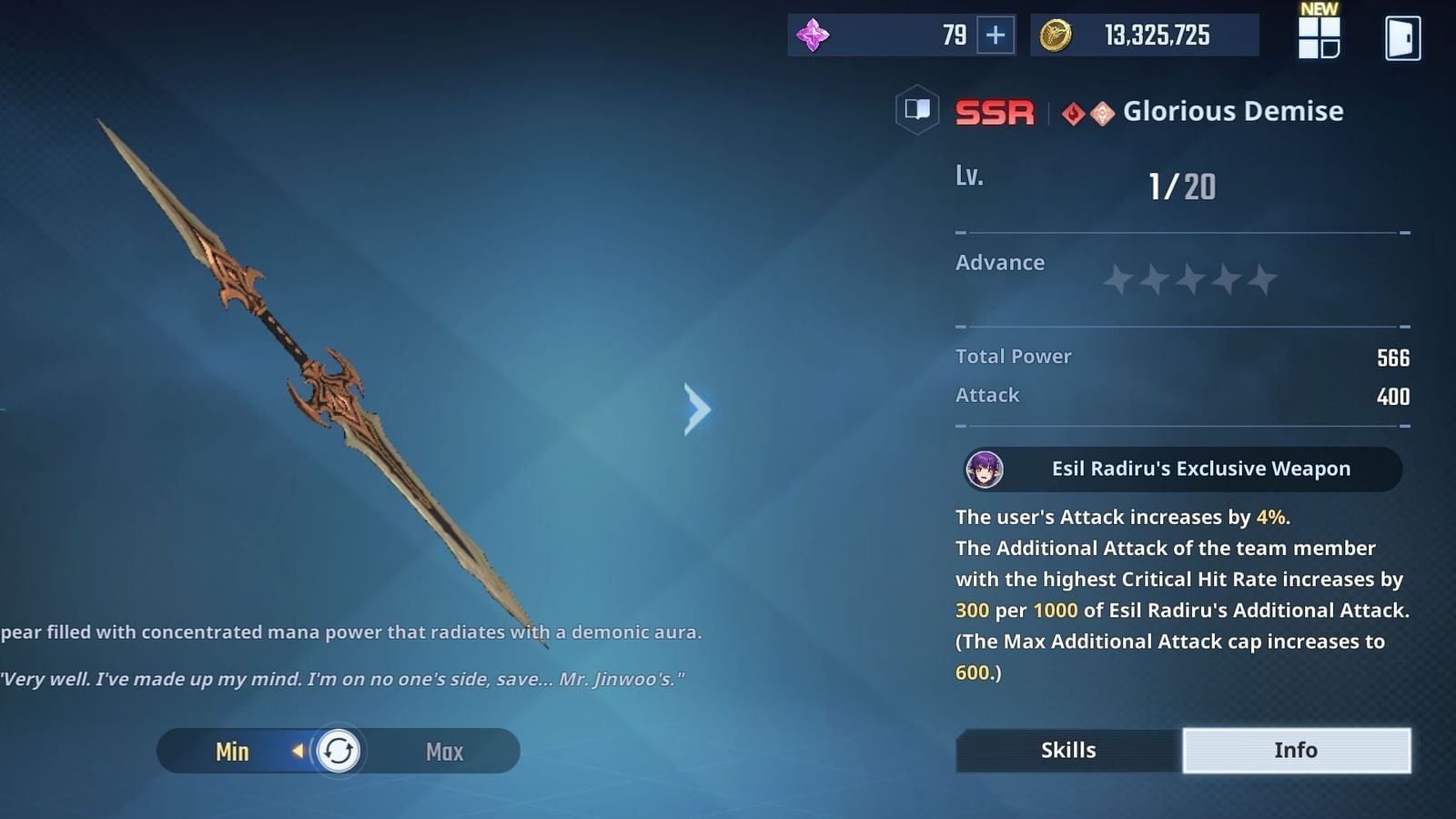Select the Info tab

(x=1296, y=750)
